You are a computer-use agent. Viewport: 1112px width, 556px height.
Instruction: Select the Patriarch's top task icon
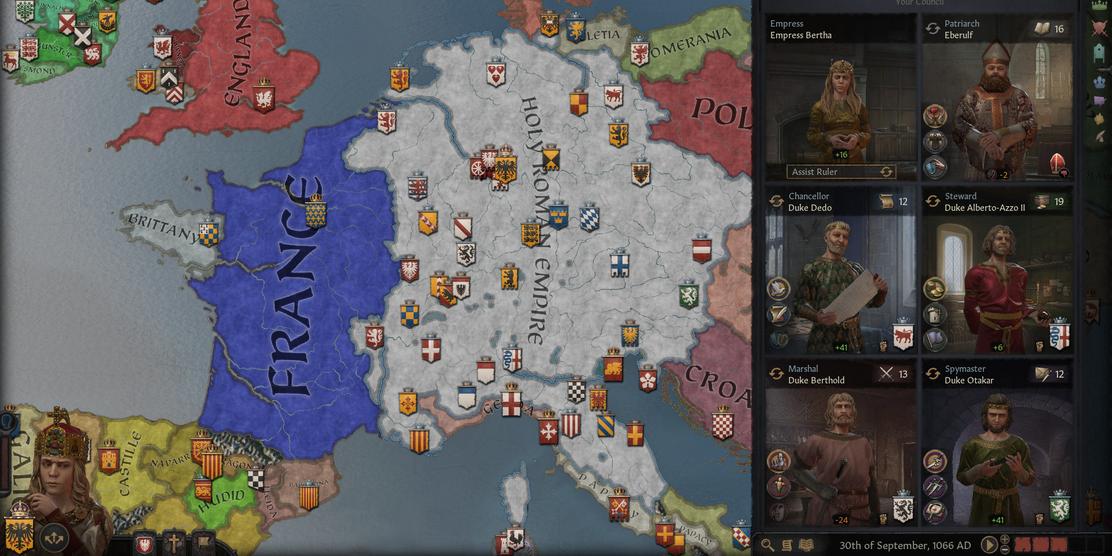(935, 116)
